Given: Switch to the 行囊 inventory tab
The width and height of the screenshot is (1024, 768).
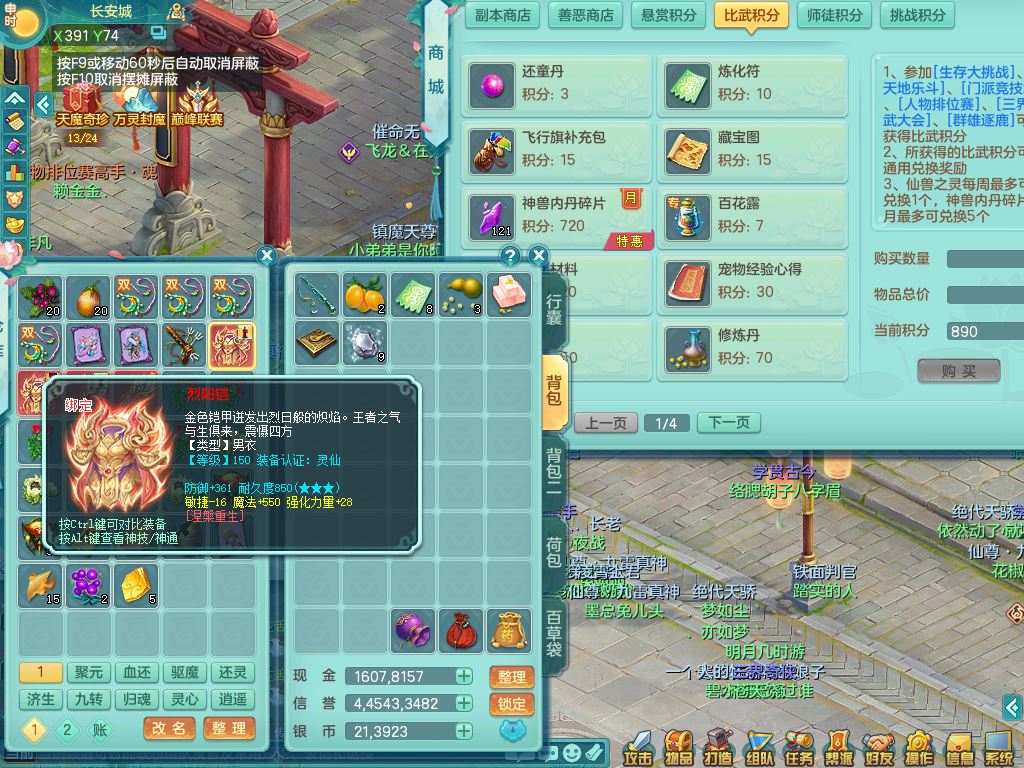Looking at the screenshot, I should click(554, 310).
